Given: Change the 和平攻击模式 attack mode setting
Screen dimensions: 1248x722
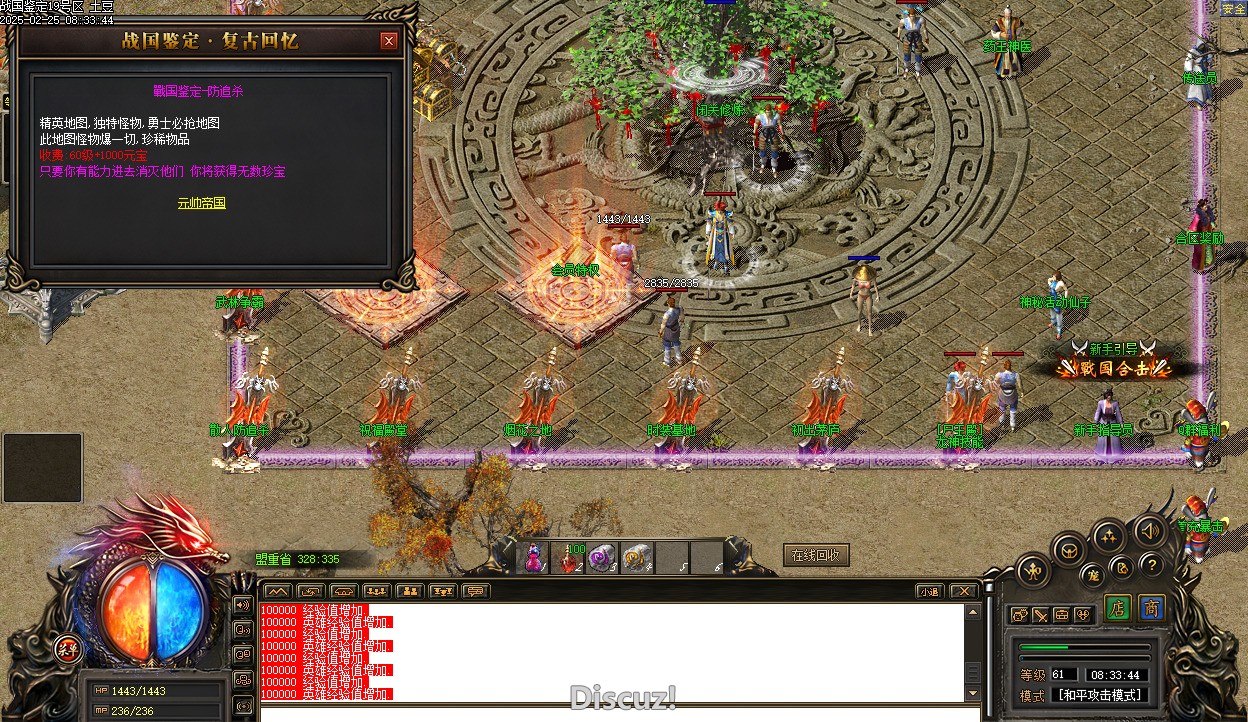Looking at the screenshot, I should pyautogui.click(x=1100, y=695).
